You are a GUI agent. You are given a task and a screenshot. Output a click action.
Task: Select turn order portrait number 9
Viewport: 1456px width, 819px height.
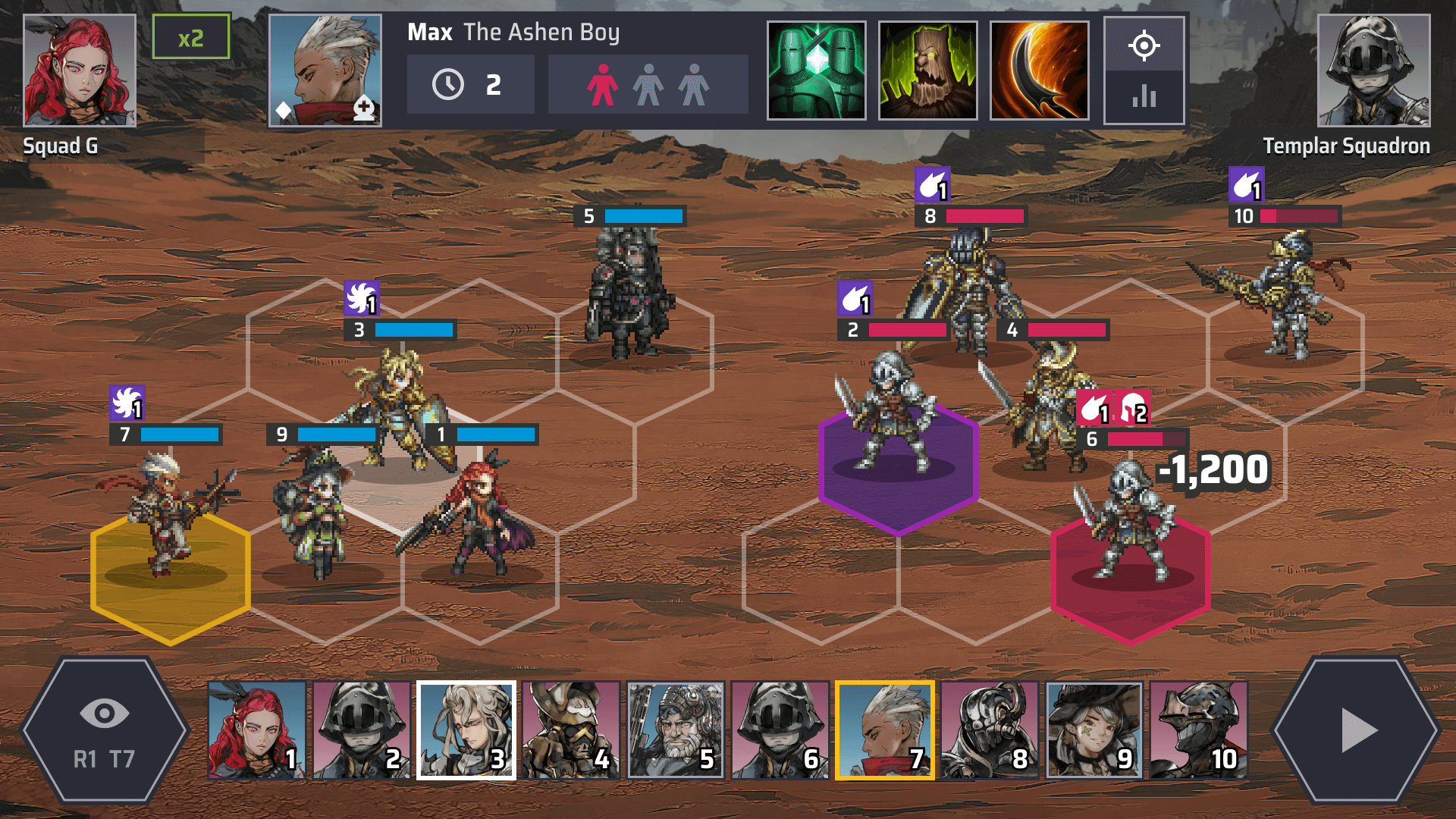point(1094,730)
